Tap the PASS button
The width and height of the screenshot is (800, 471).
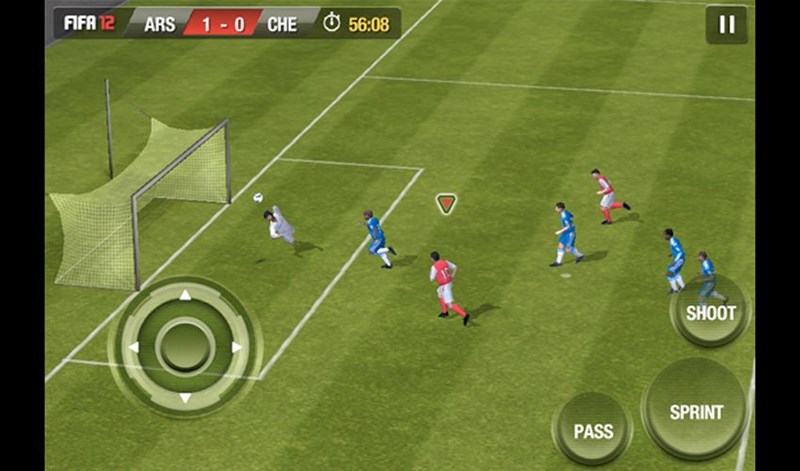click(x=592, y=431)
